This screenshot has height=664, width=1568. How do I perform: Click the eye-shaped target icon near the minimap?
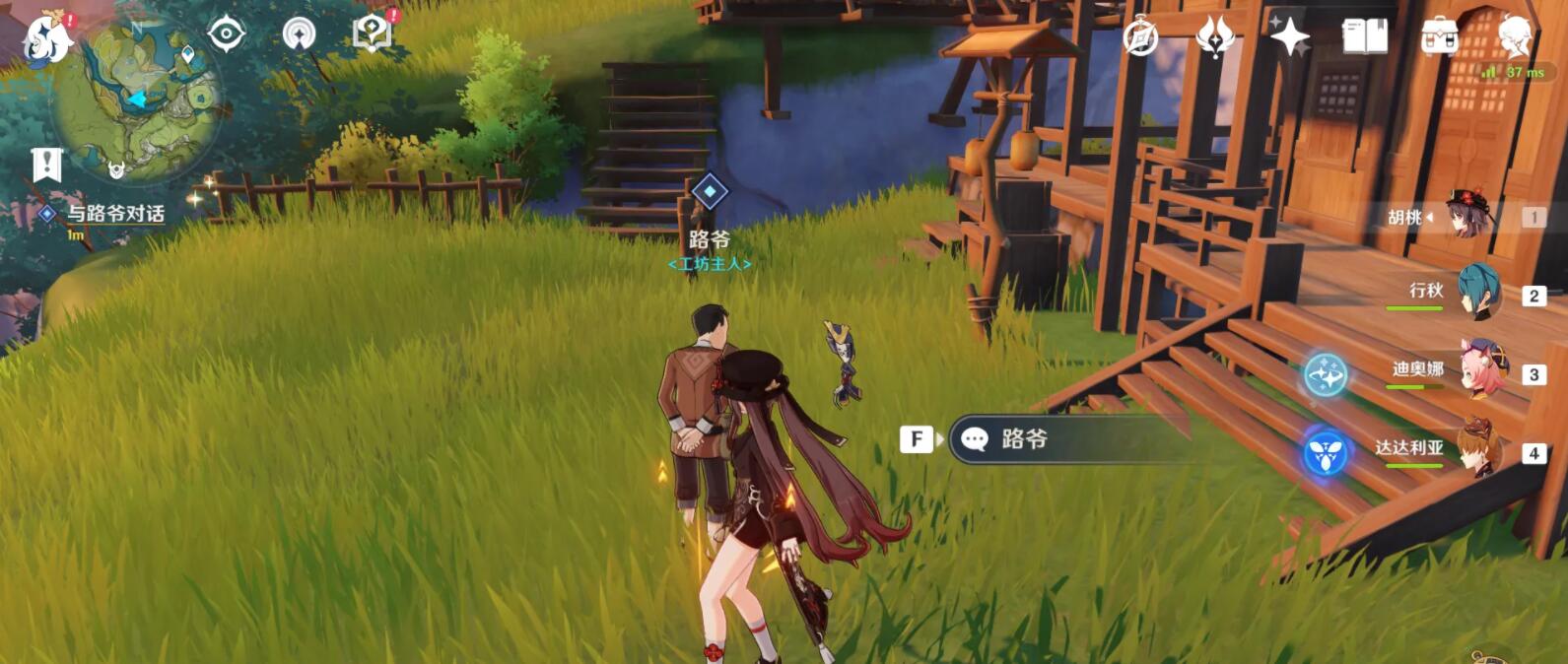pyautogui.click(x=226, y=34)
